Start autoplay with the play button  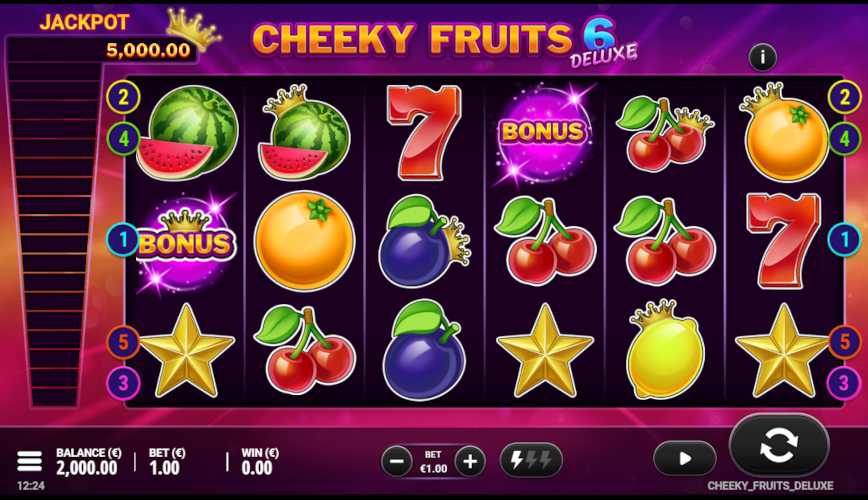coord(685,458)
